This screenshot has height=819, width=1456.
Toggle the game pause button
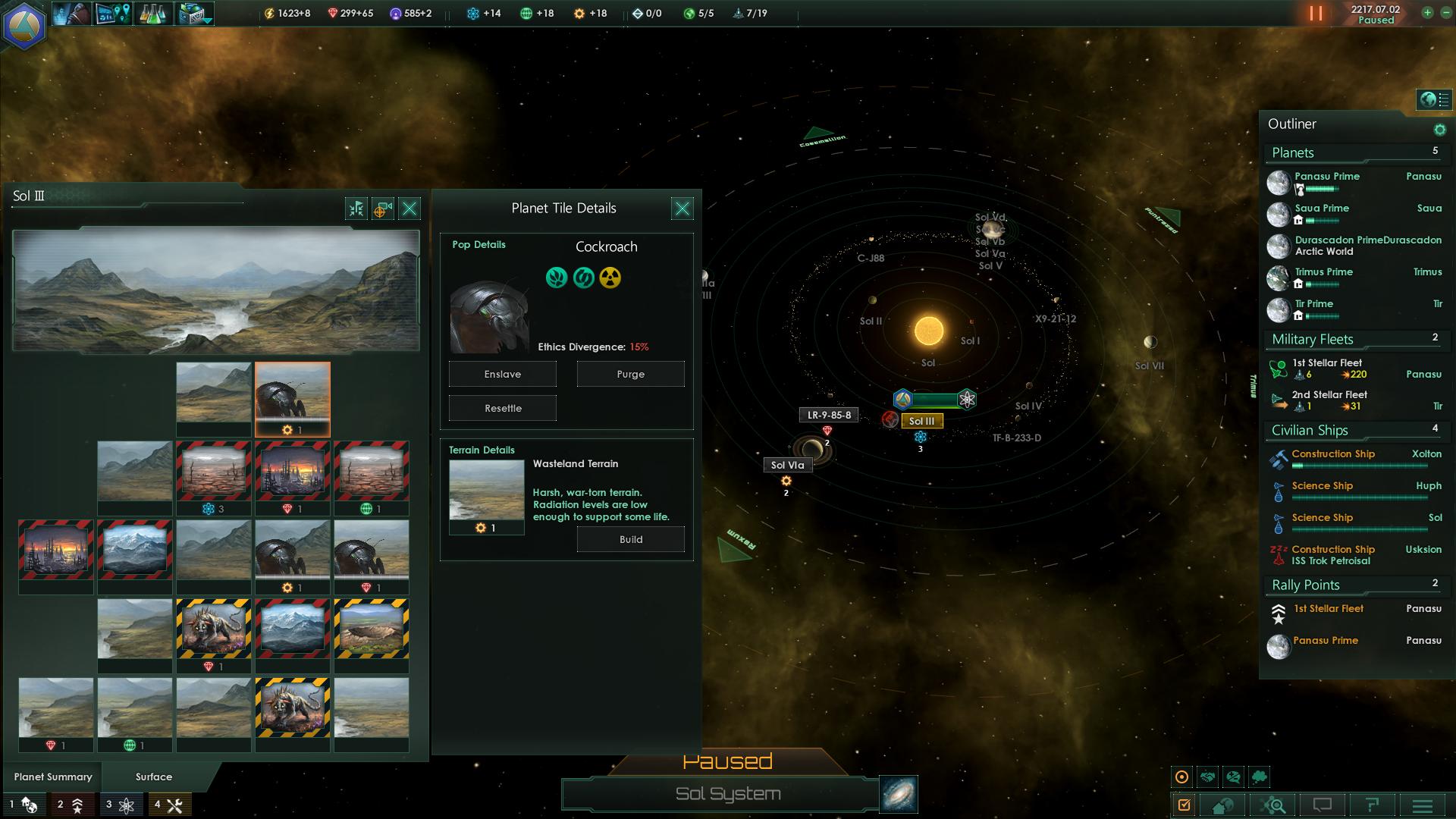point(1316,14)
